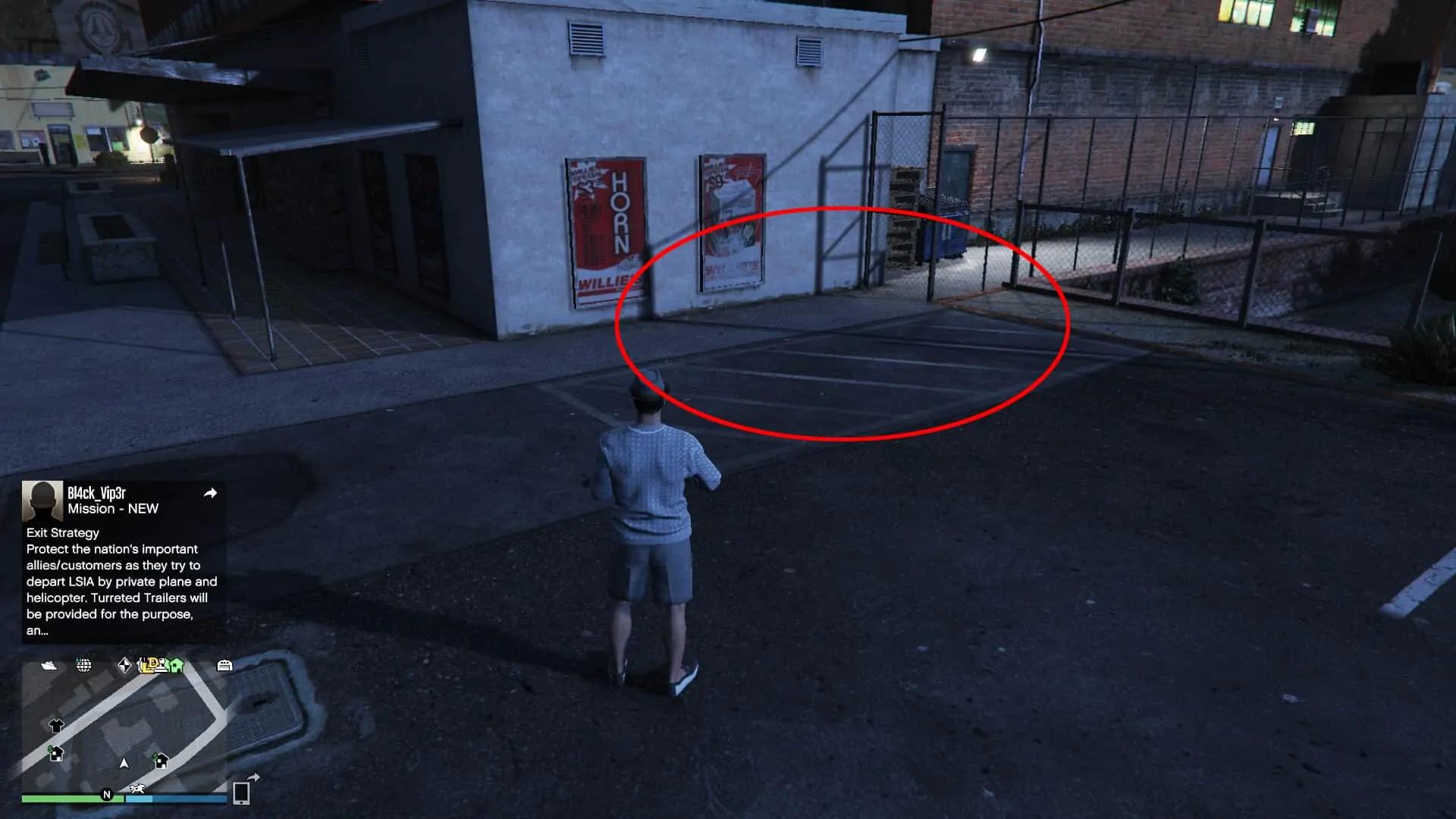1456x819 pixels.
Task: Click the green owned-apartment house icon
Action: (x=176, y=666)
